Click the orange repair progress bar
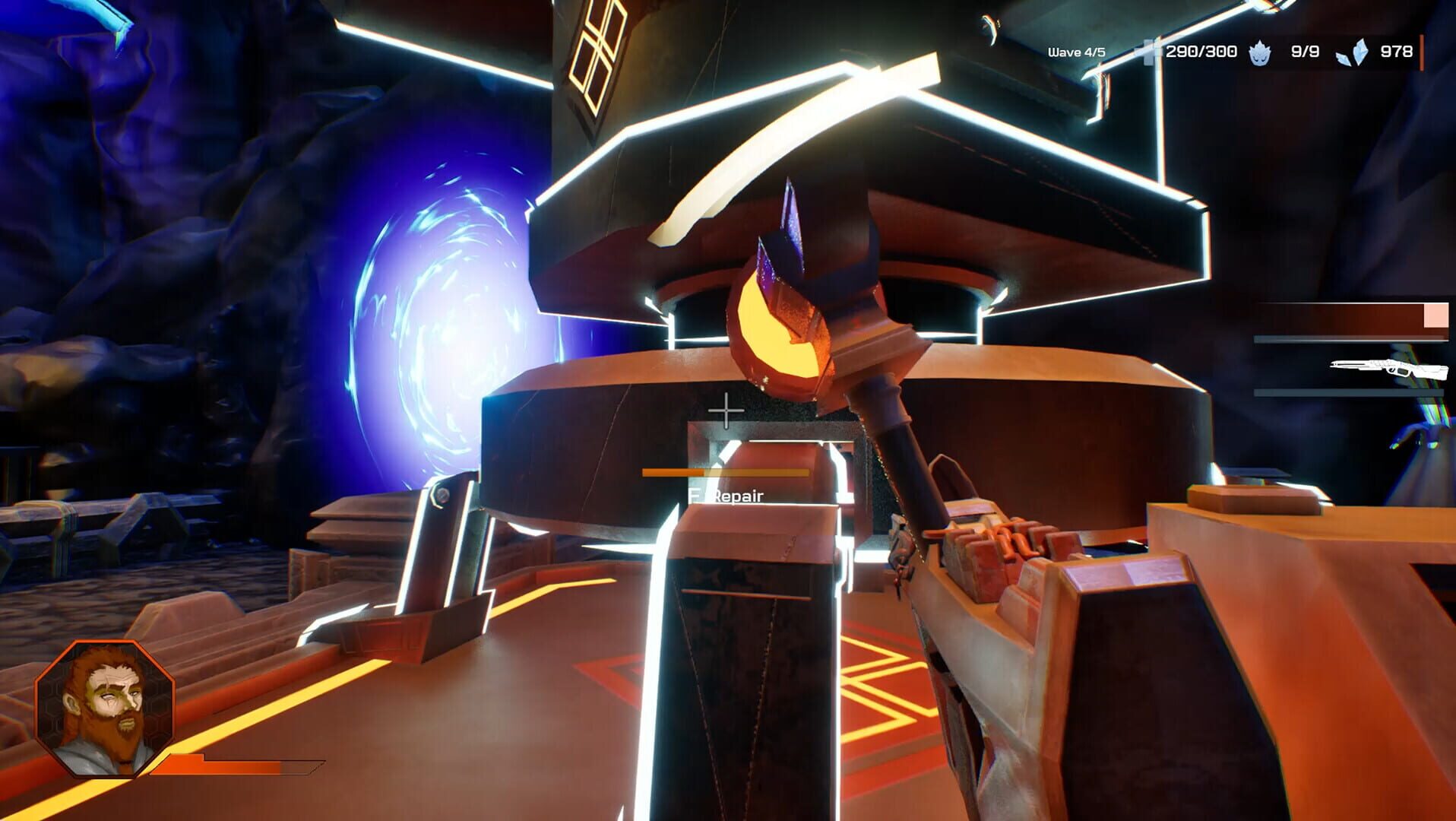This screenshot has height=821, width=1456. (726, 471)
